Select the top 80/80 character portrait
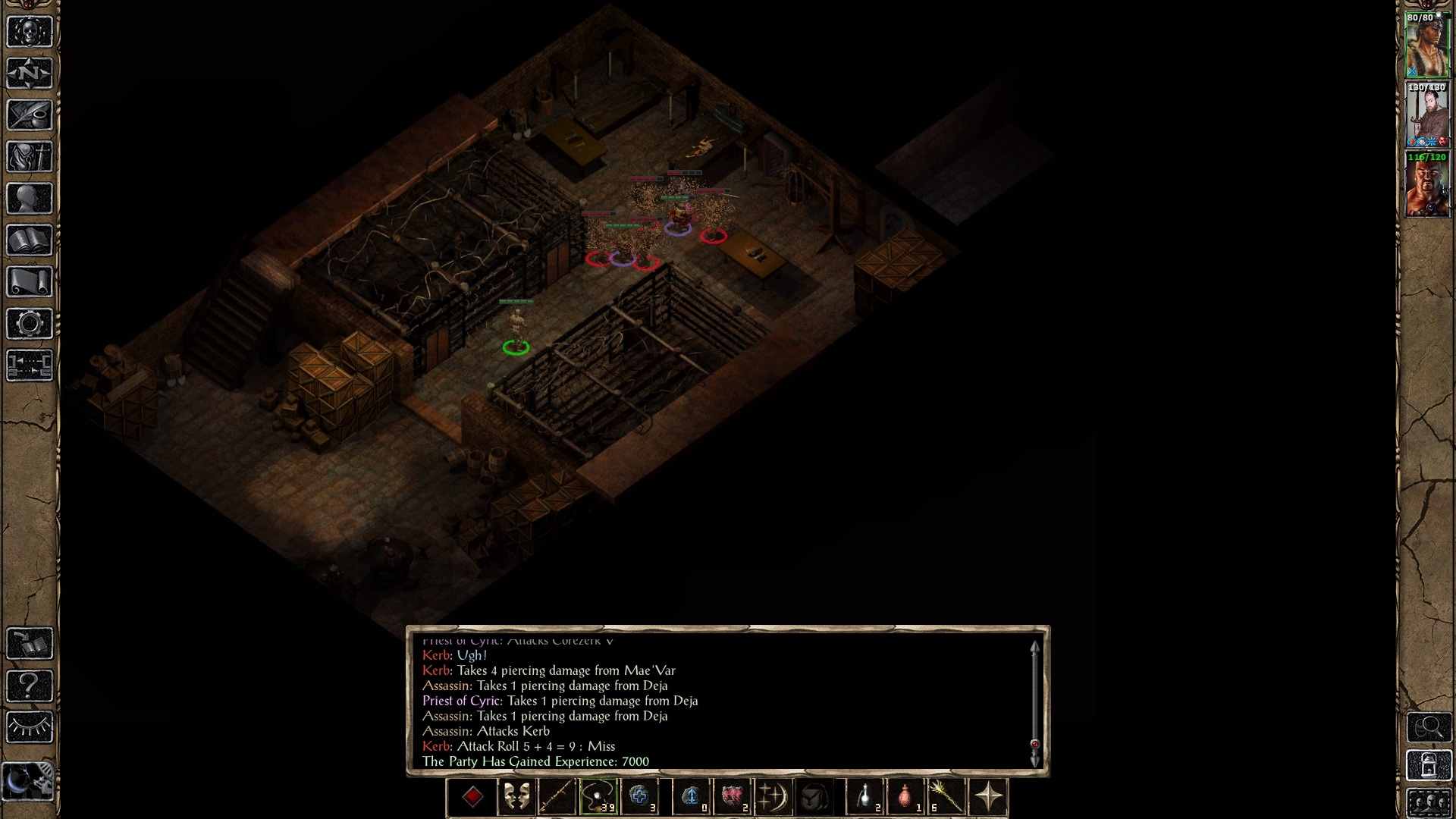The width and height of the screenshot is (1456, 819). (x=1427, y=45)
